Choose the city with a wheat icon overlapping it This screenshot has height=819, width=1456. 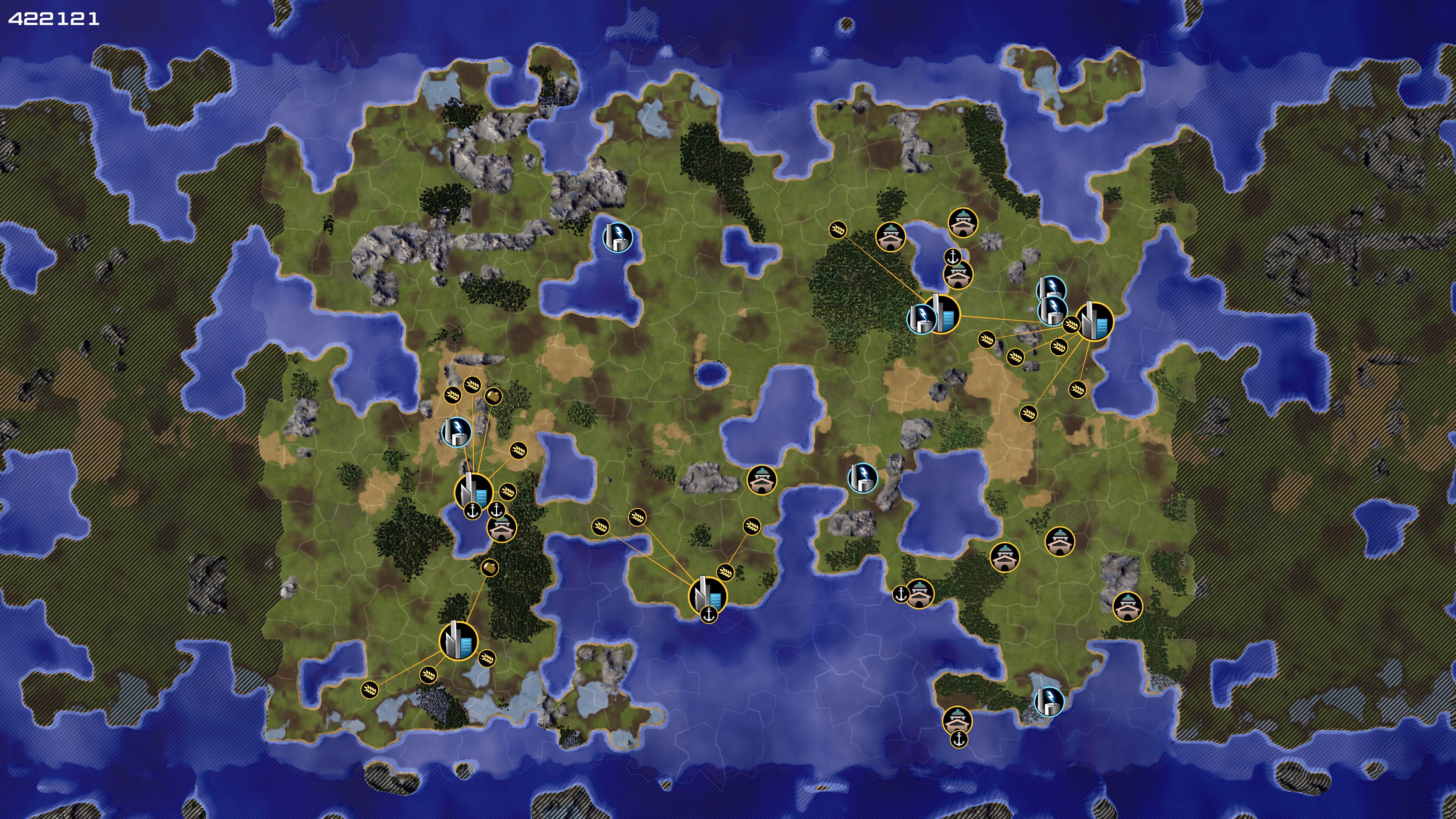pos(1094,322)
